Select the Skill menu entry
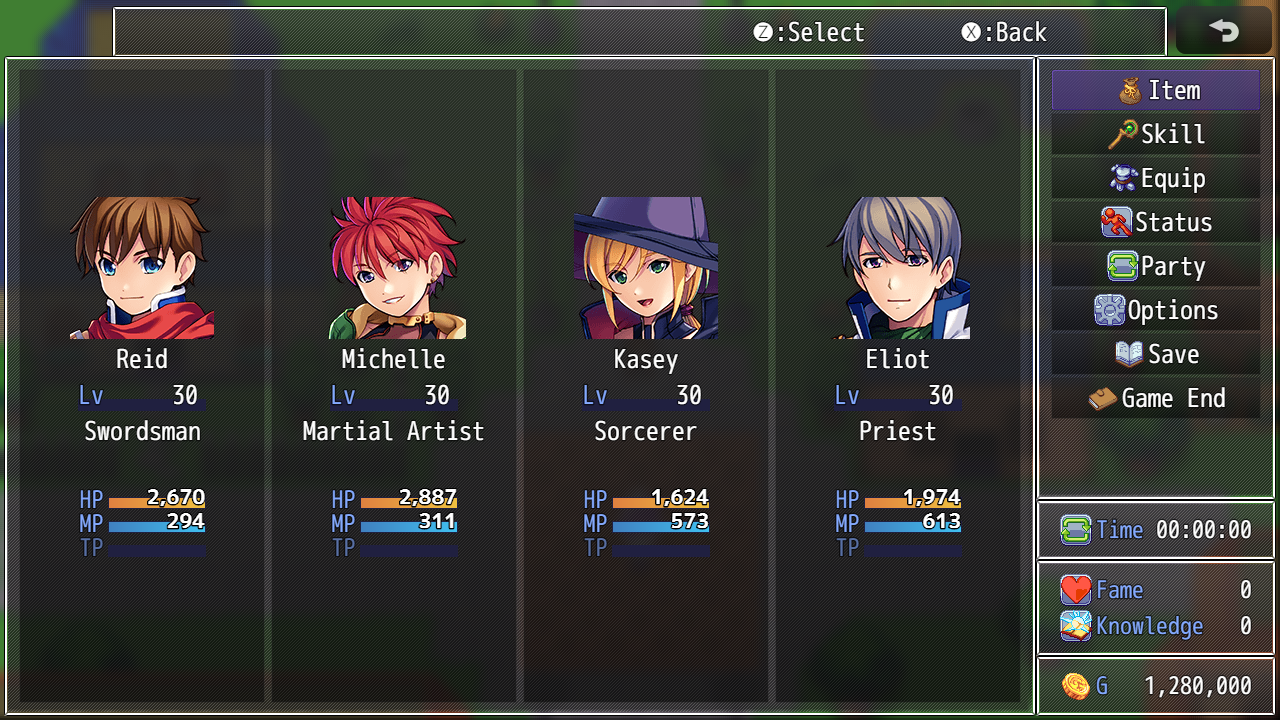The image size is (1280, 720). (x=1156, y=134)
